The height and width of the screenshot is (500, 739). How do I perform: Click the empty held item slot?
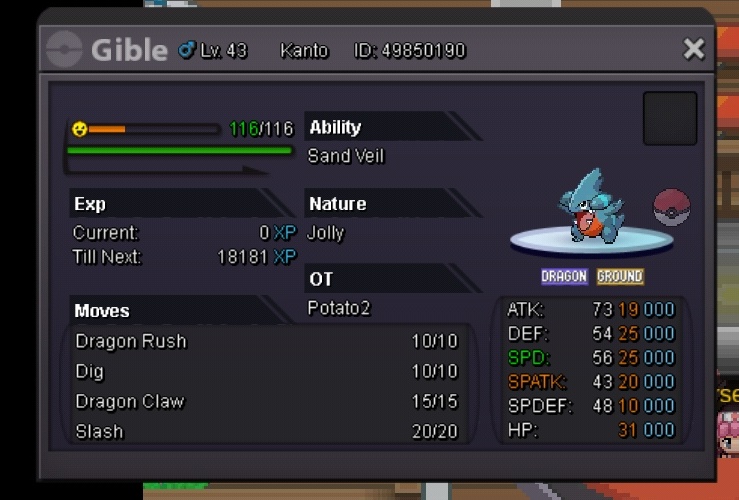click(x=669, y=118)
